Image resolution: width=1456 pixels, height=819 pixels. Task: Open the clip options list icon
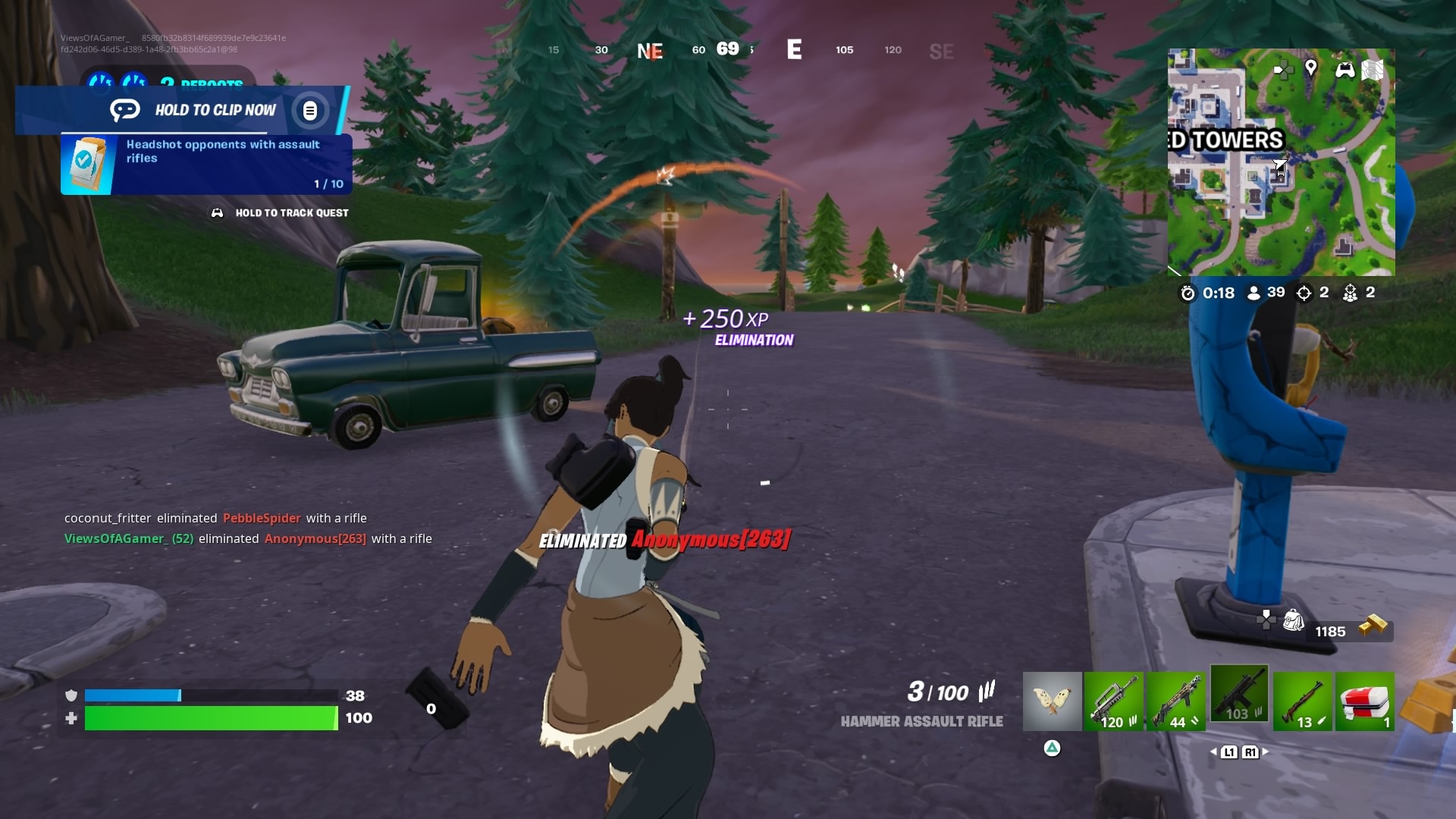pos(309,111)
